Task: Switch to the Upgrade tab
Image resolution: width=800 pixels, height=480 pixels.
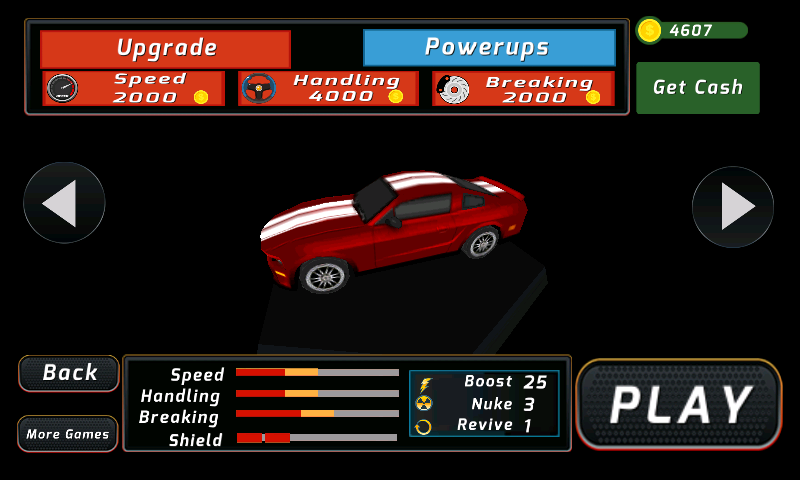Action: (x=165, y=48)
